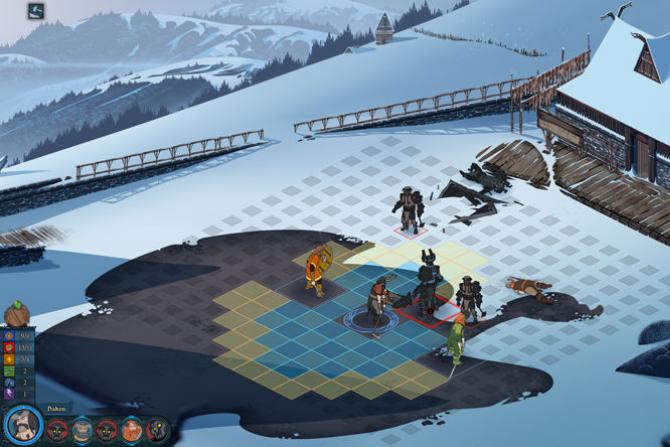Attack the large horned dredge beside the active hero
670x447 pixels.
(x=428, y=282)
